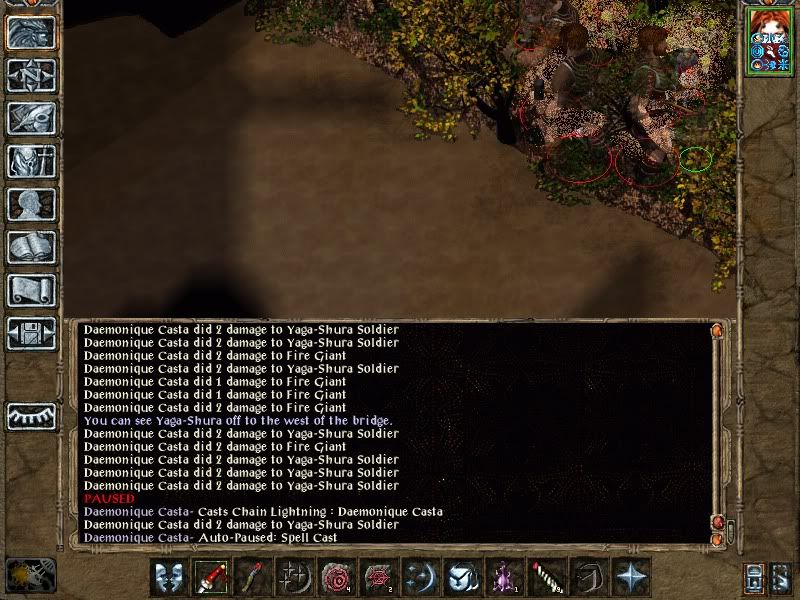Viewport: 800px width, 600px height.
Task: Show the character record head silhouette
Action: [x=30, y=205]
